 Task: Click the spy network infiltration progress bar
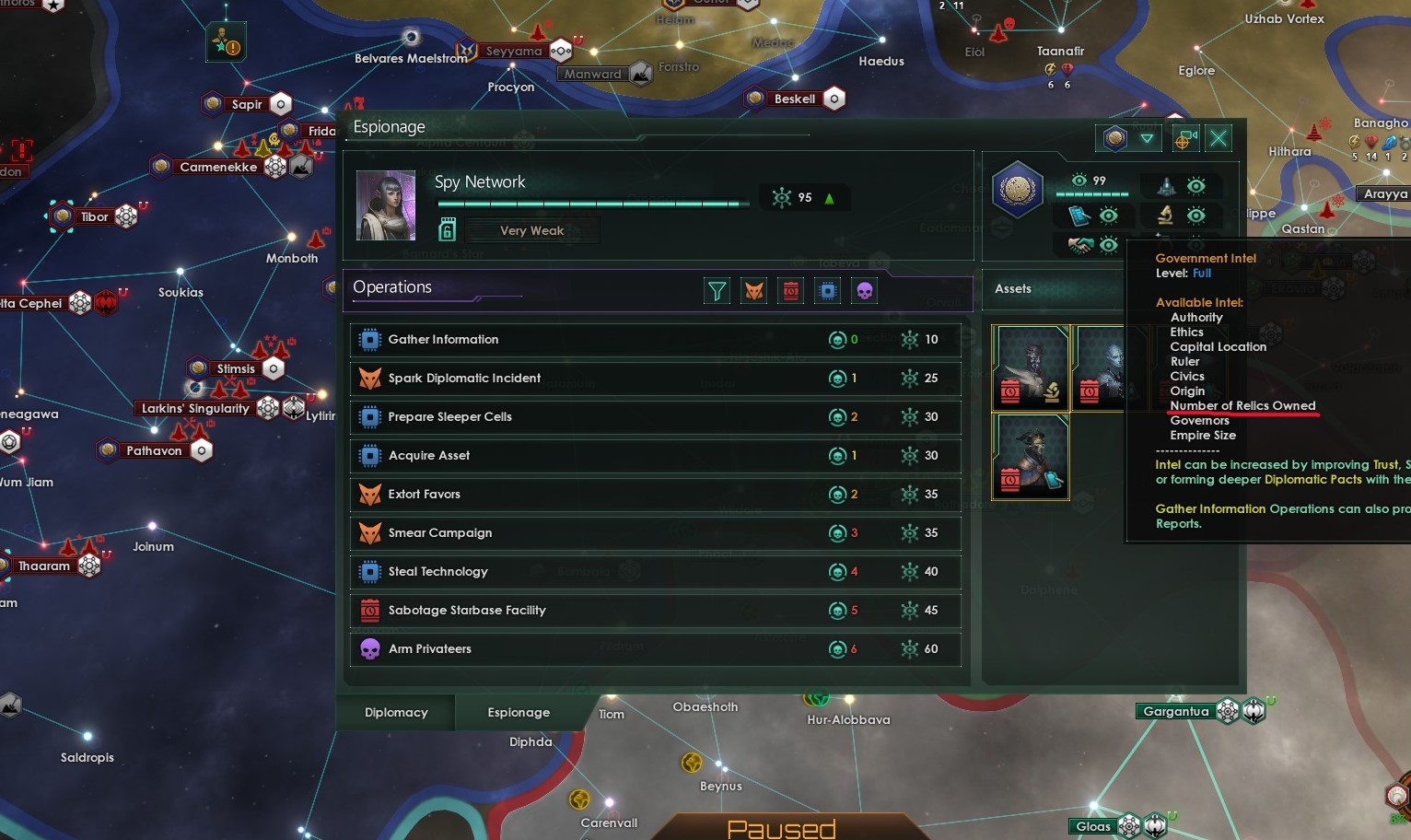click(594, 204)
